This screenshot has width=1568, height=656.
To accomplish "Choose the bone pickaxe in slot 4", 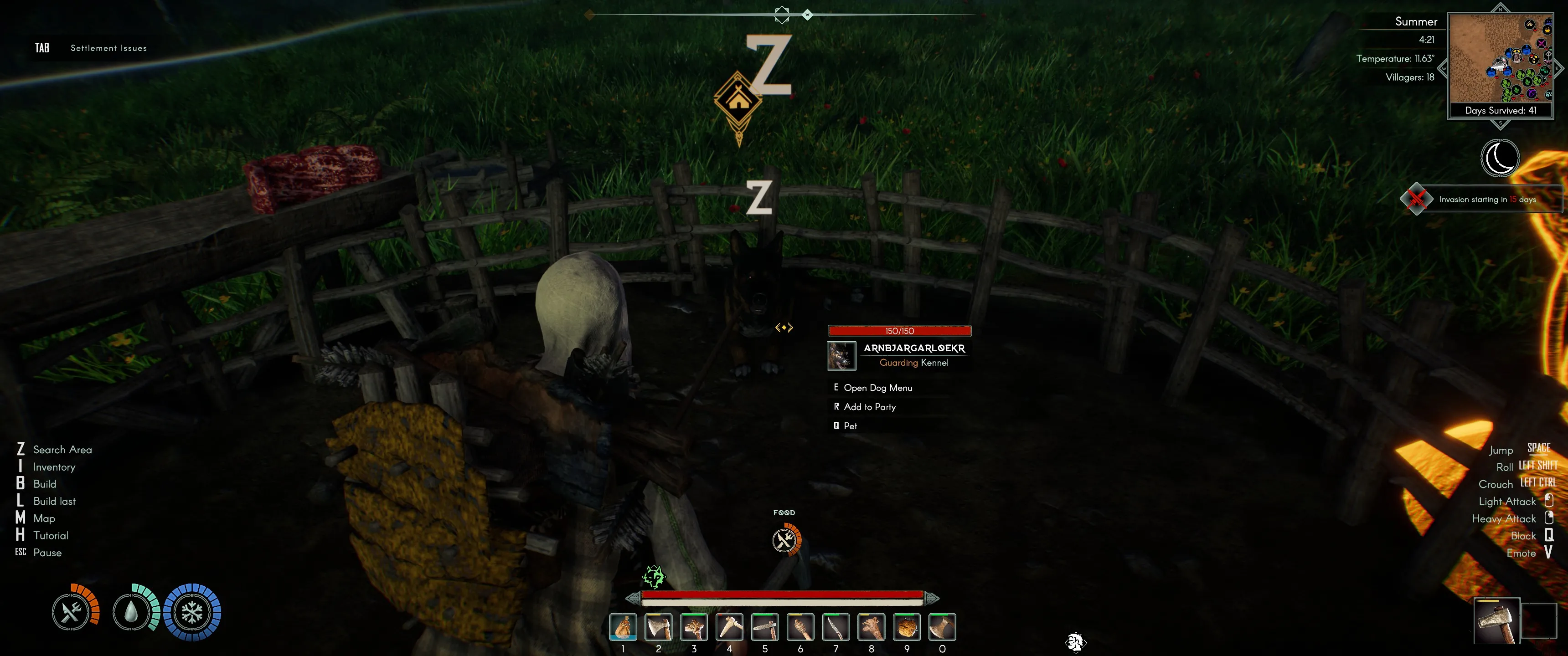I will 729,627.
